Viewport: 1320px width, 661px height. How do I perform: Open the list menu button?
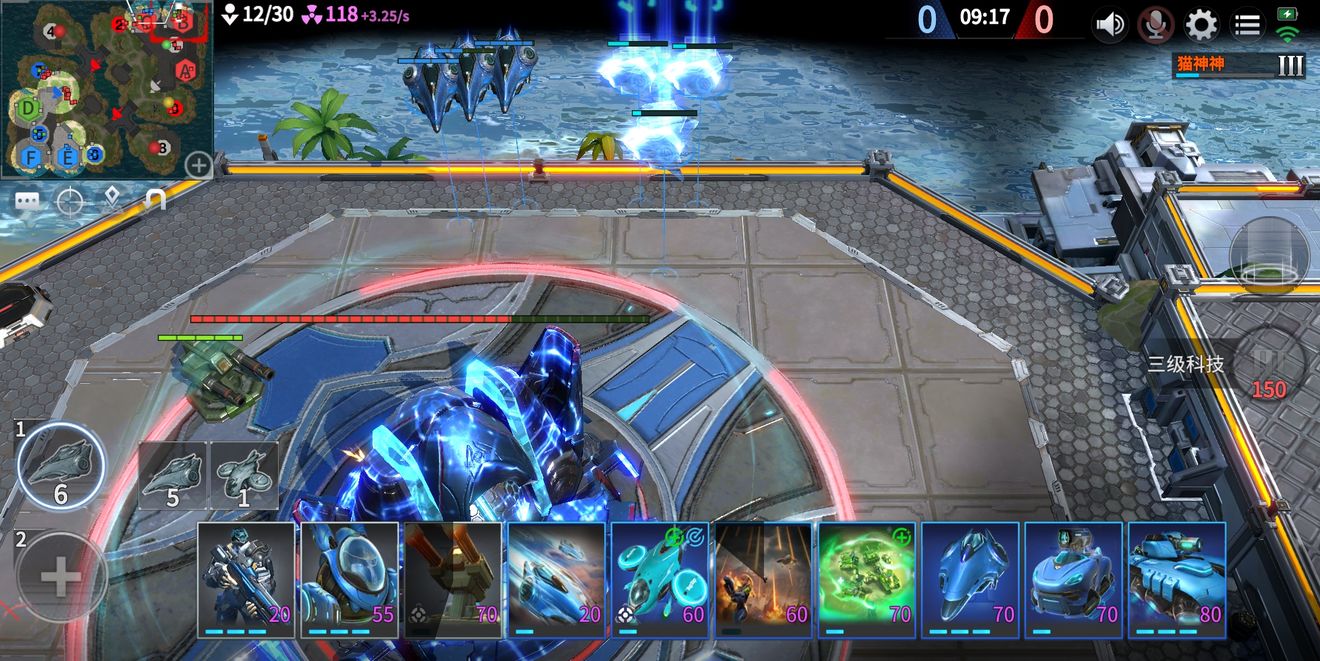[1246, 24]
